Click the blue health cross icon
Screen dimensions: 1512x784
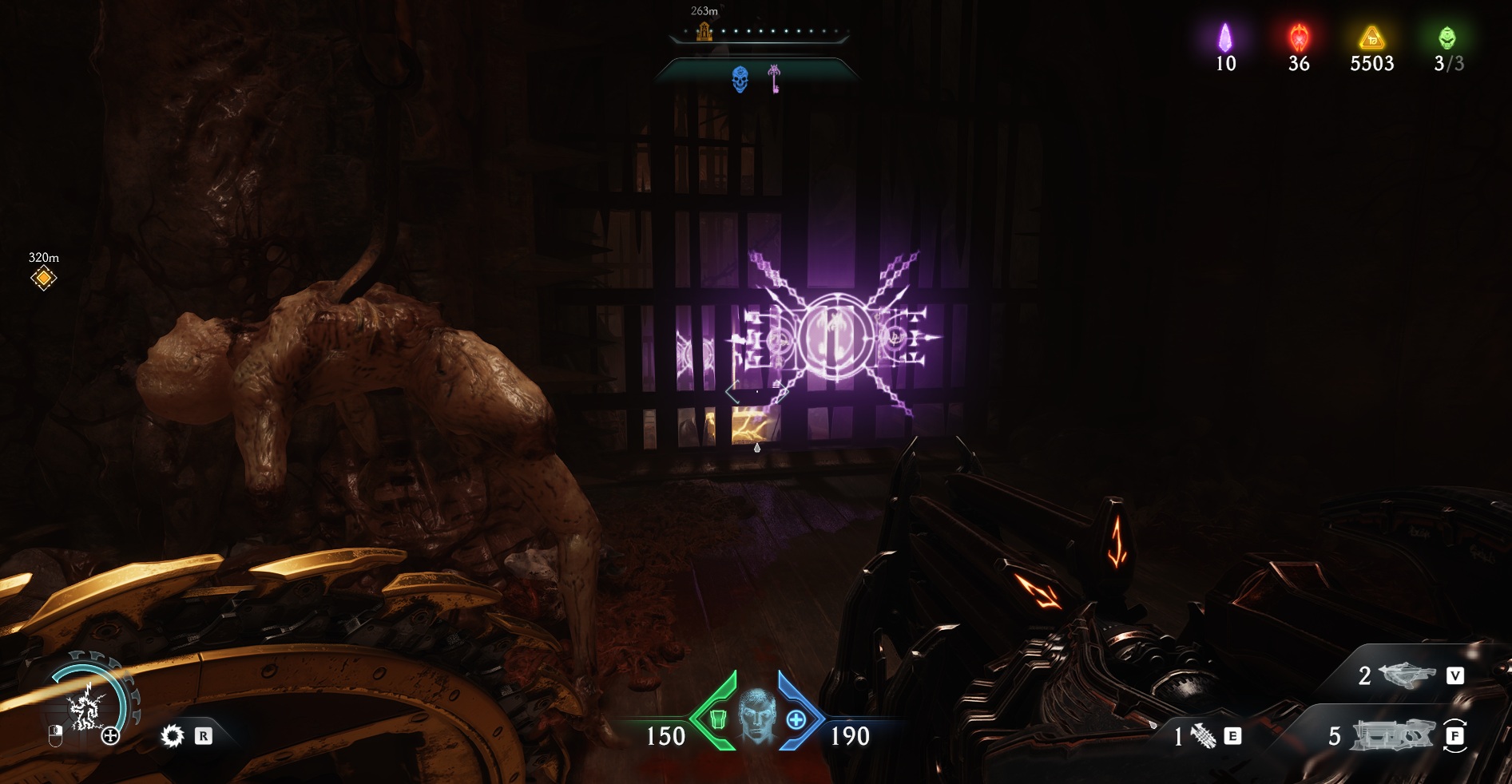pos(796,720)
